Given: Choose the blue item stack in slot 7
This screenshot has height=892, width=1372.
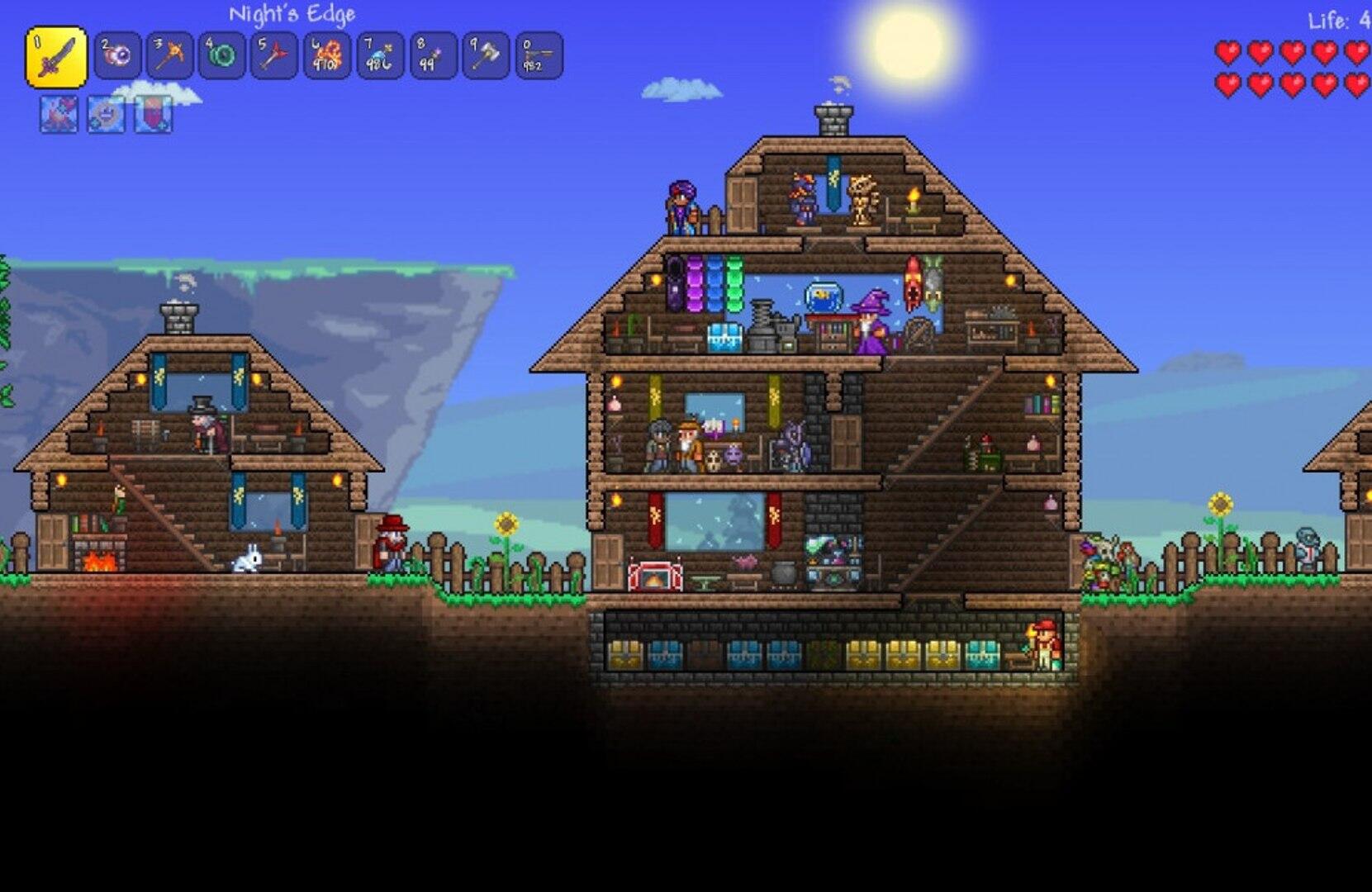Looking at the screenshot, I should (380, 56).
